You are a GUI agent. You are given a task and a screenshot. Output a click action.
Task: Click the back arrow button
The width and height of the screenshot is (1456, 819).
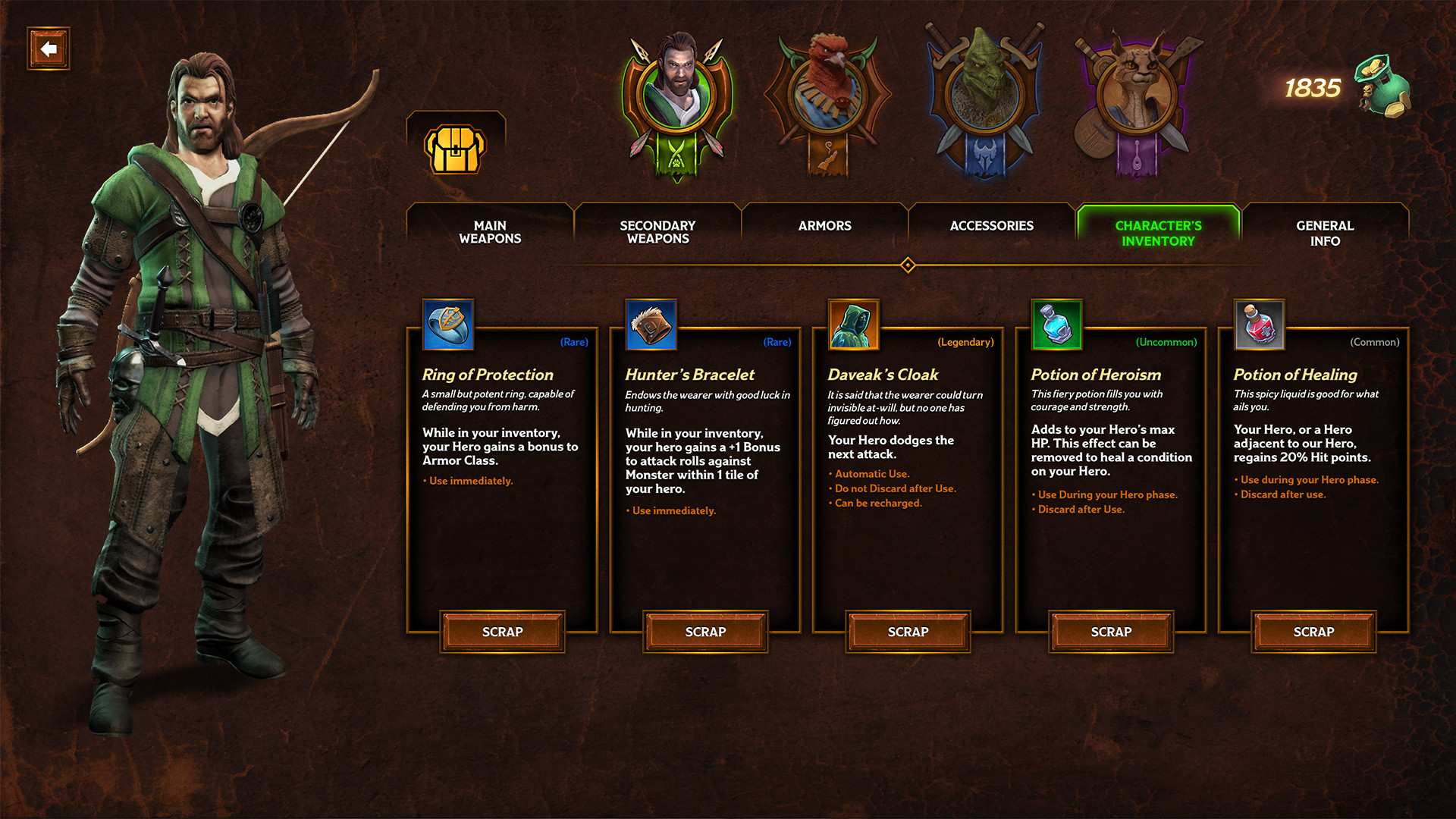coord(48,49)
